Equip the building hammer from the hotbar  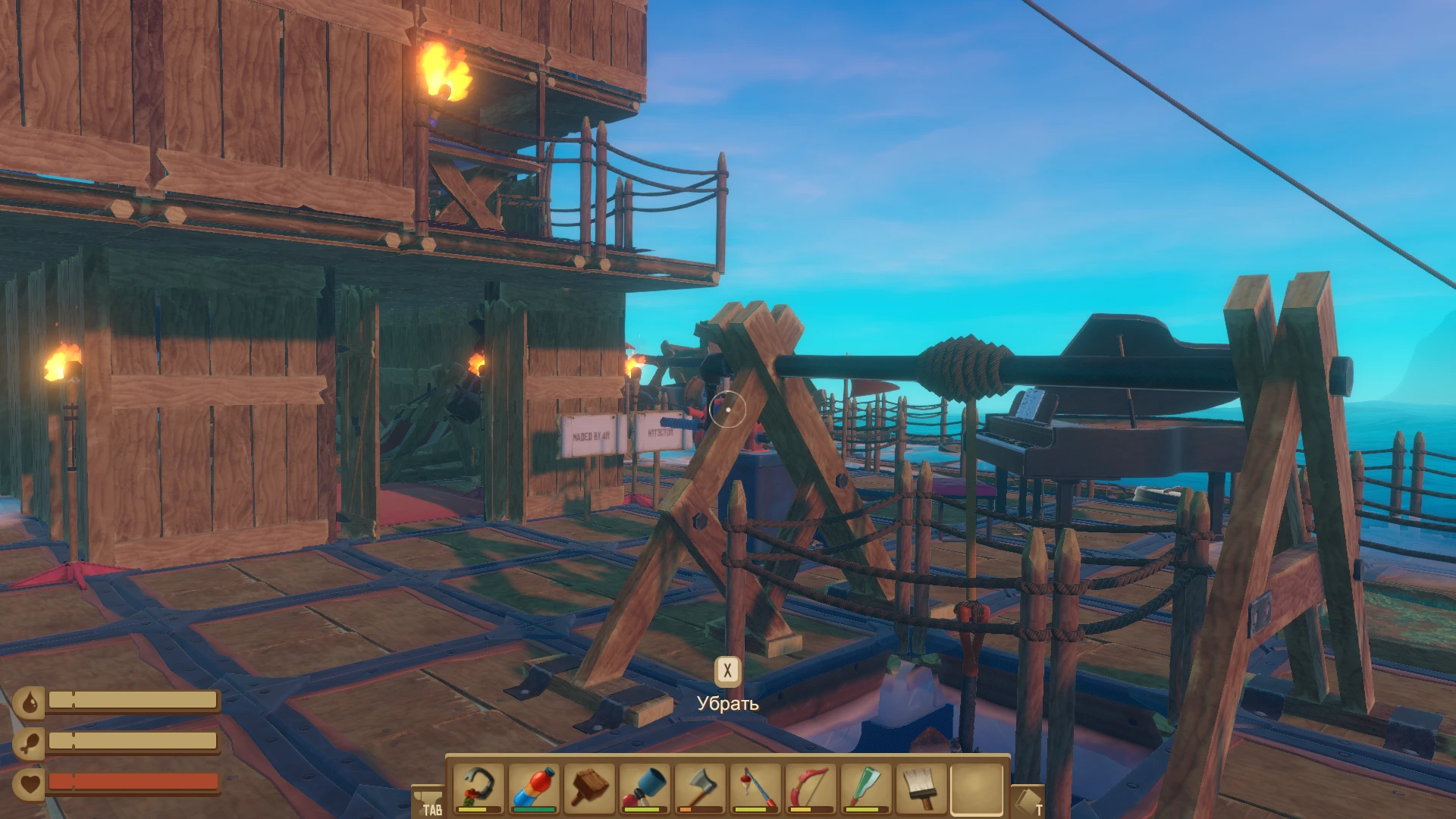click(588, 787)
